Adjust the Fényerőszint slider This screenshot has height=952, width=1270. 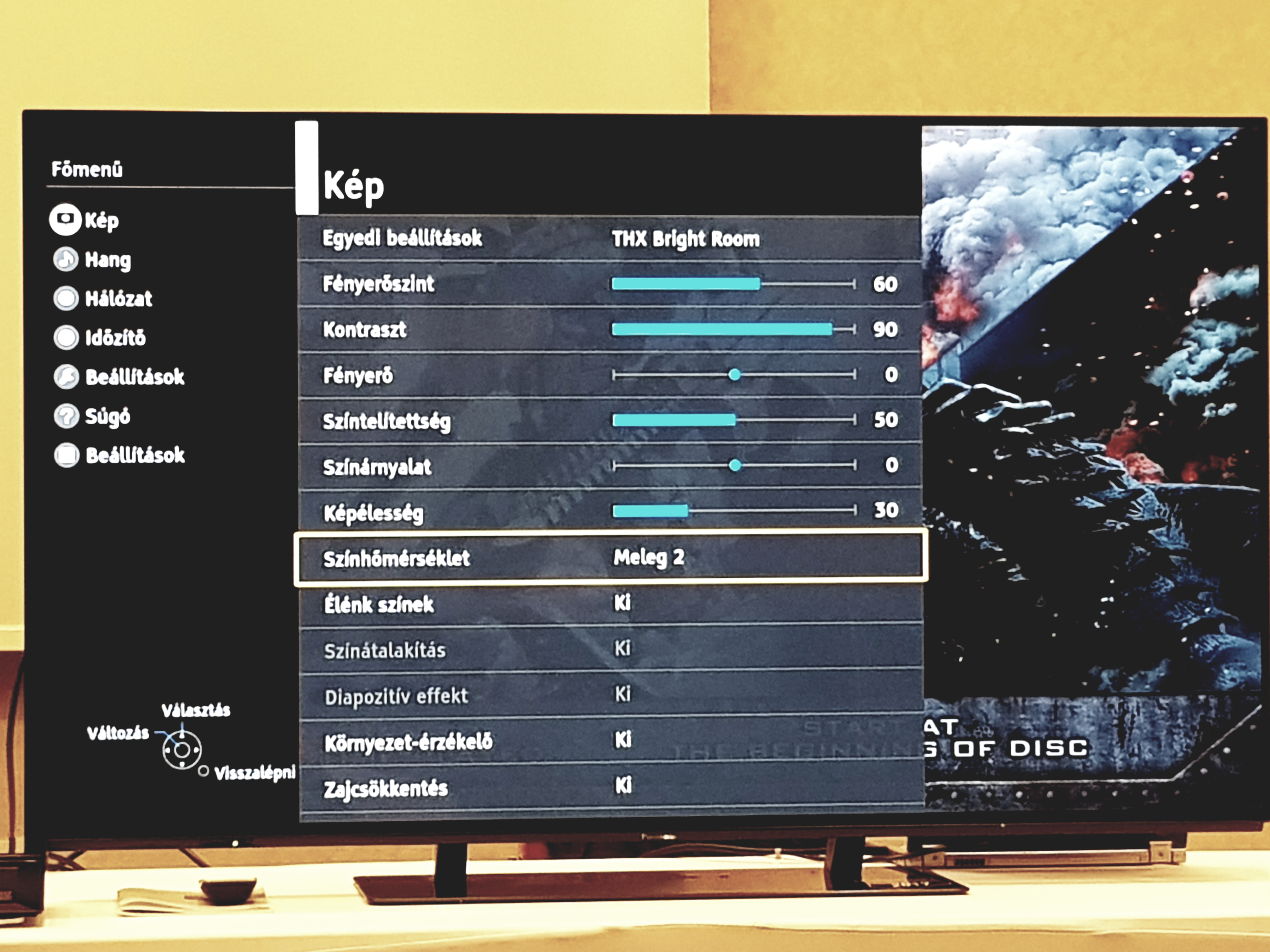click(733, 283)
